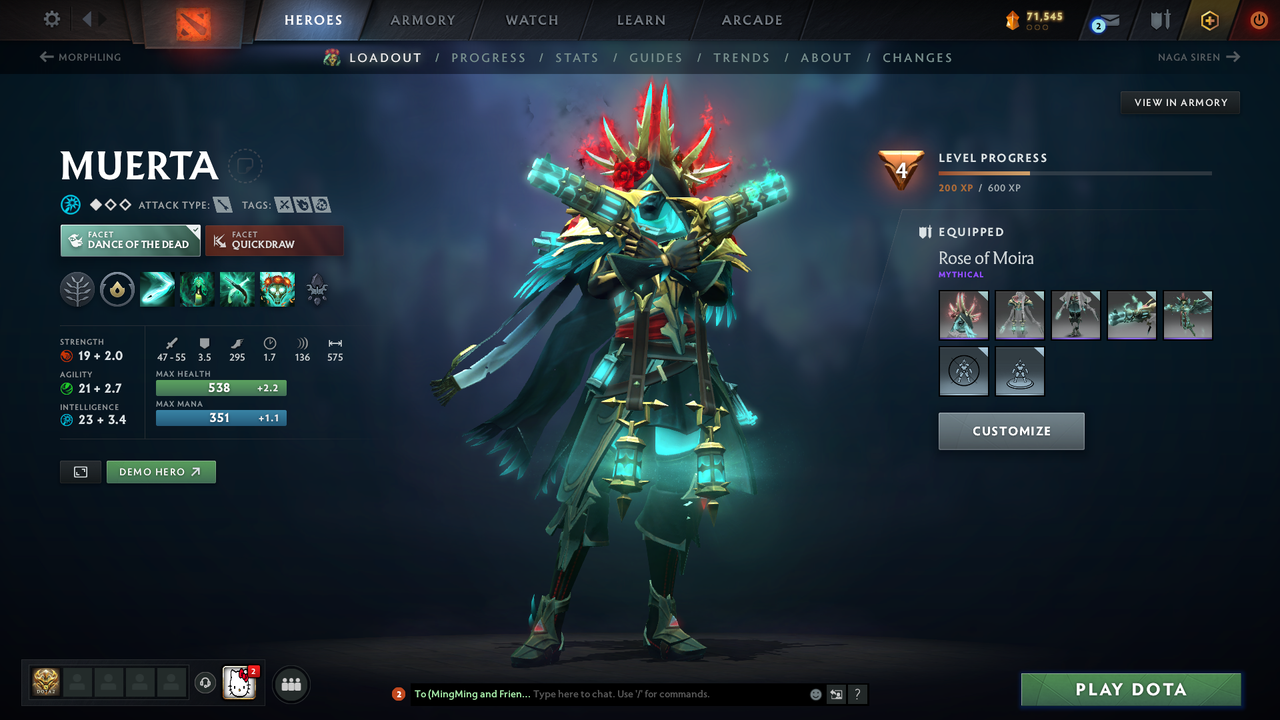View the Gunslinger ability icon
Image resolution: width=1280 pixels, height=720 pixels.
coord(236,289)
